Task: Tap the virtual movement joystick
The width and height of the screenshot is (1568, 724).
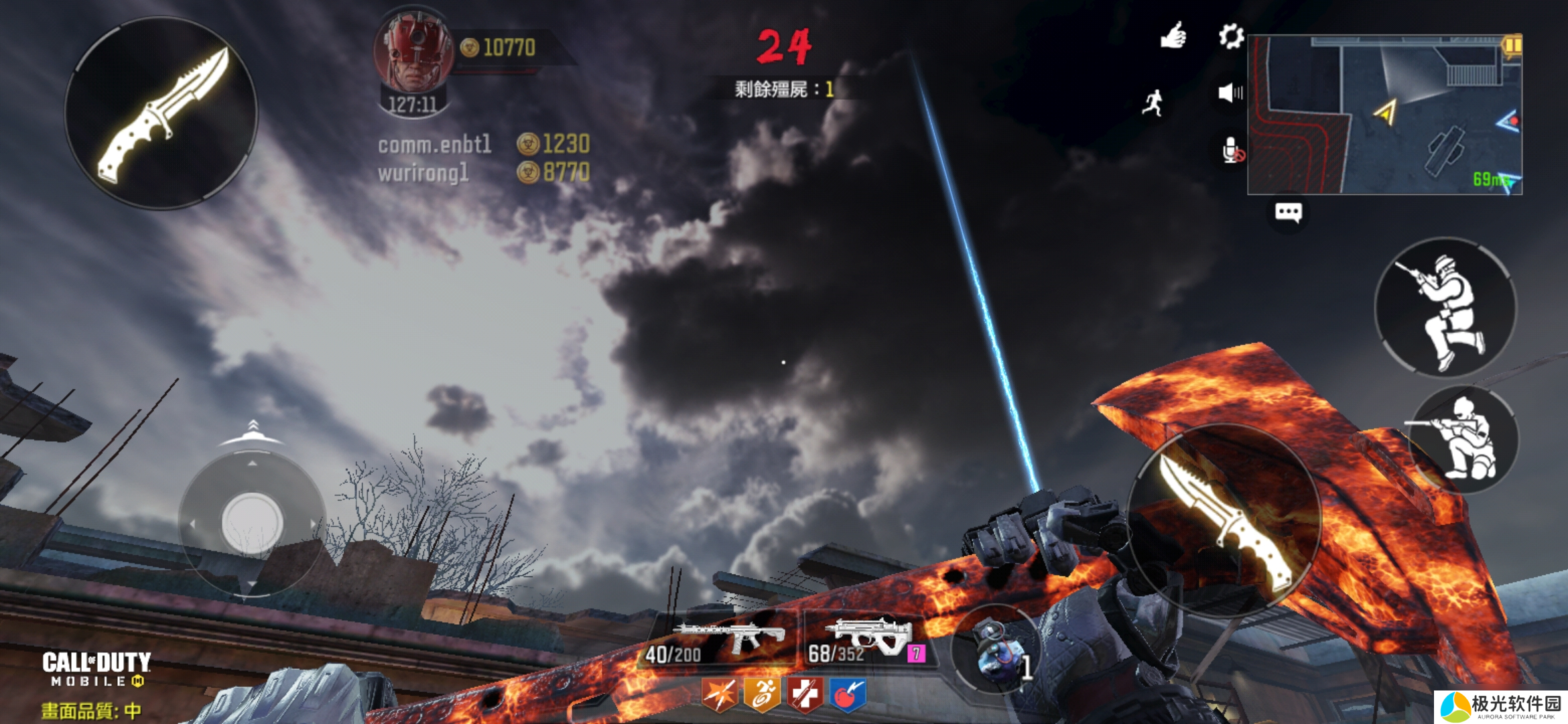Action: (252, 523)
